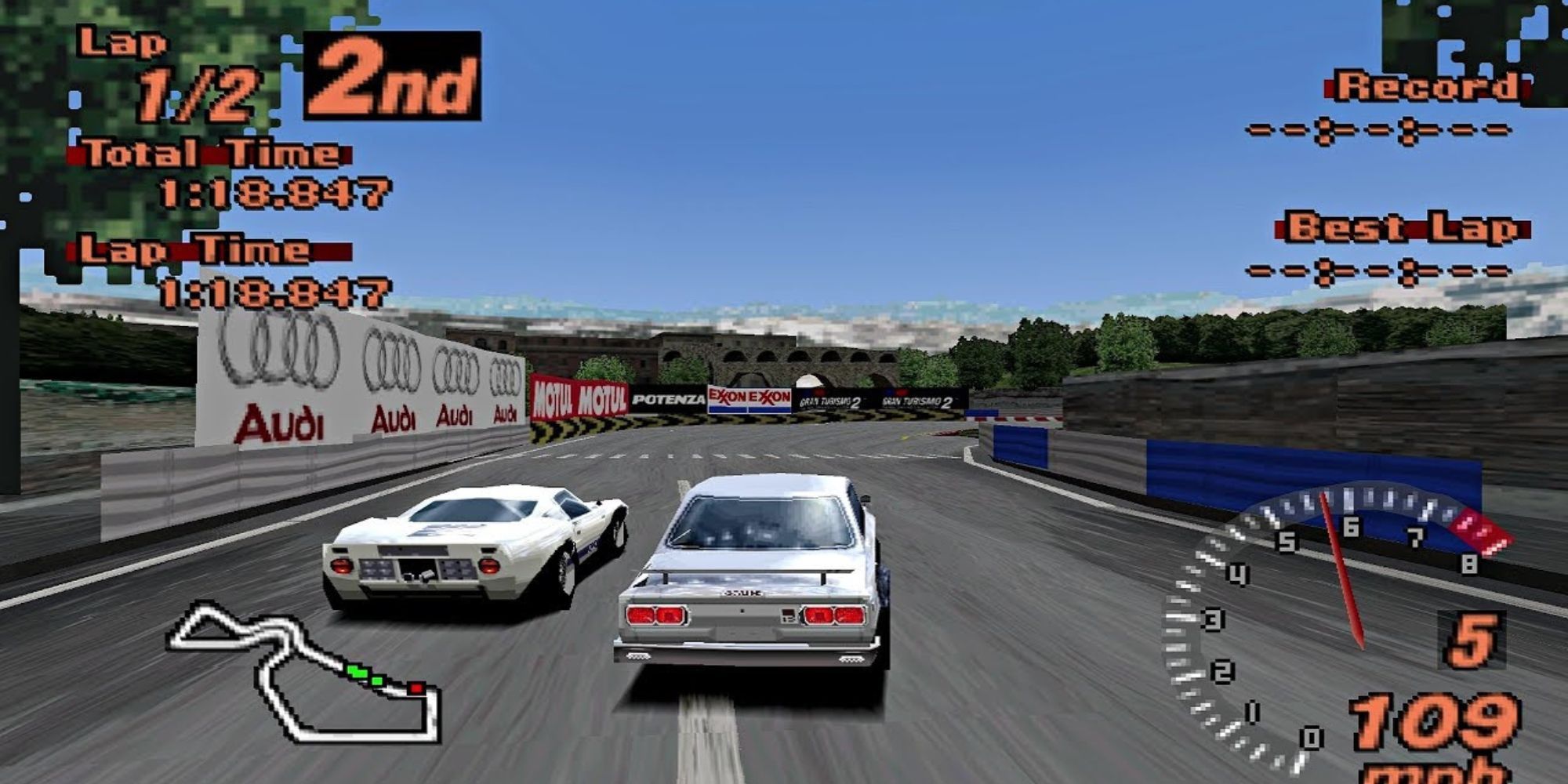Viewport: 1568px width, 784px height.
Task: Toggle the Best Lap display
Action: click(x=1403, y=227)
